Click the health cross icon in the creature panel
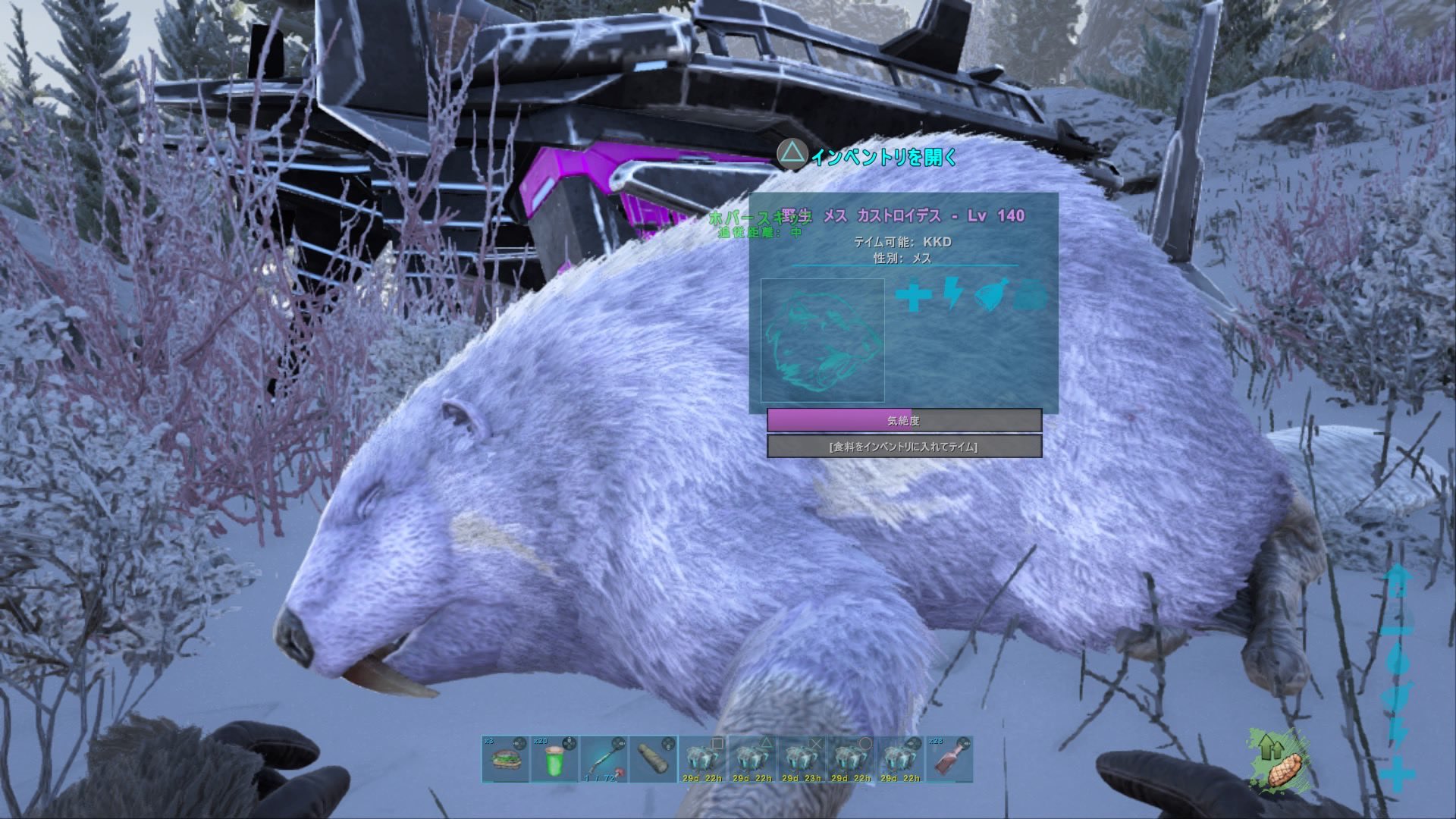This screenshot has width=1456, height=819. [x=912, y=294]
